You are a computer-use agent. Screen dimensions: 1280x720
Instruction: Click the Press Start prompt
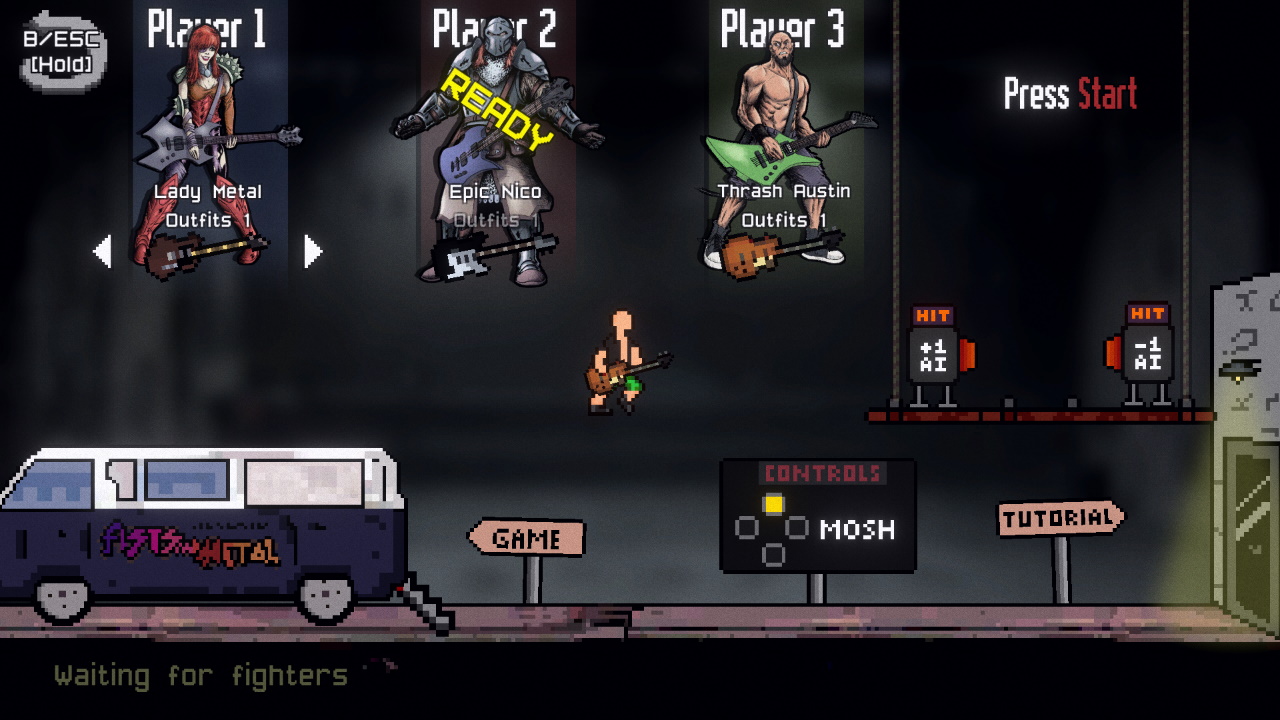1071,94
